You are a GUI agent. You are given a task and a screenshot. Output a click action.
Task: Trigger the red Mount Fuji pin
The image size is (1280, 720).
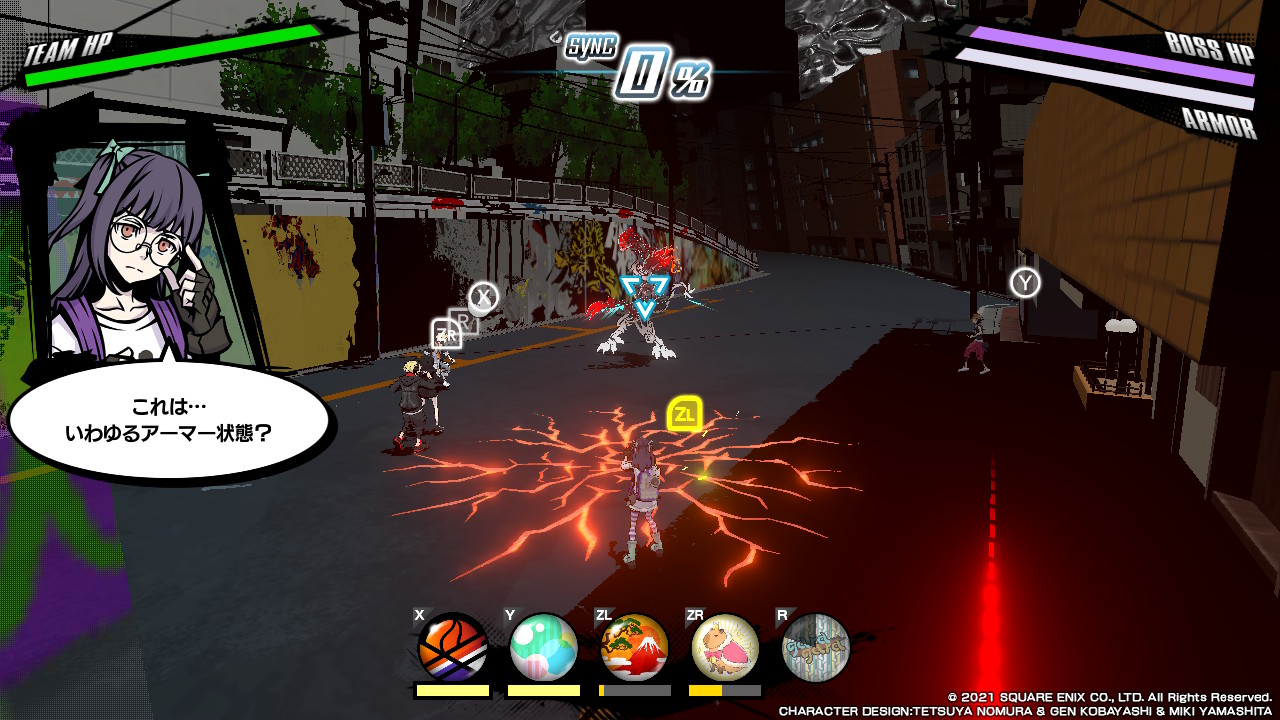pos(634,647)
